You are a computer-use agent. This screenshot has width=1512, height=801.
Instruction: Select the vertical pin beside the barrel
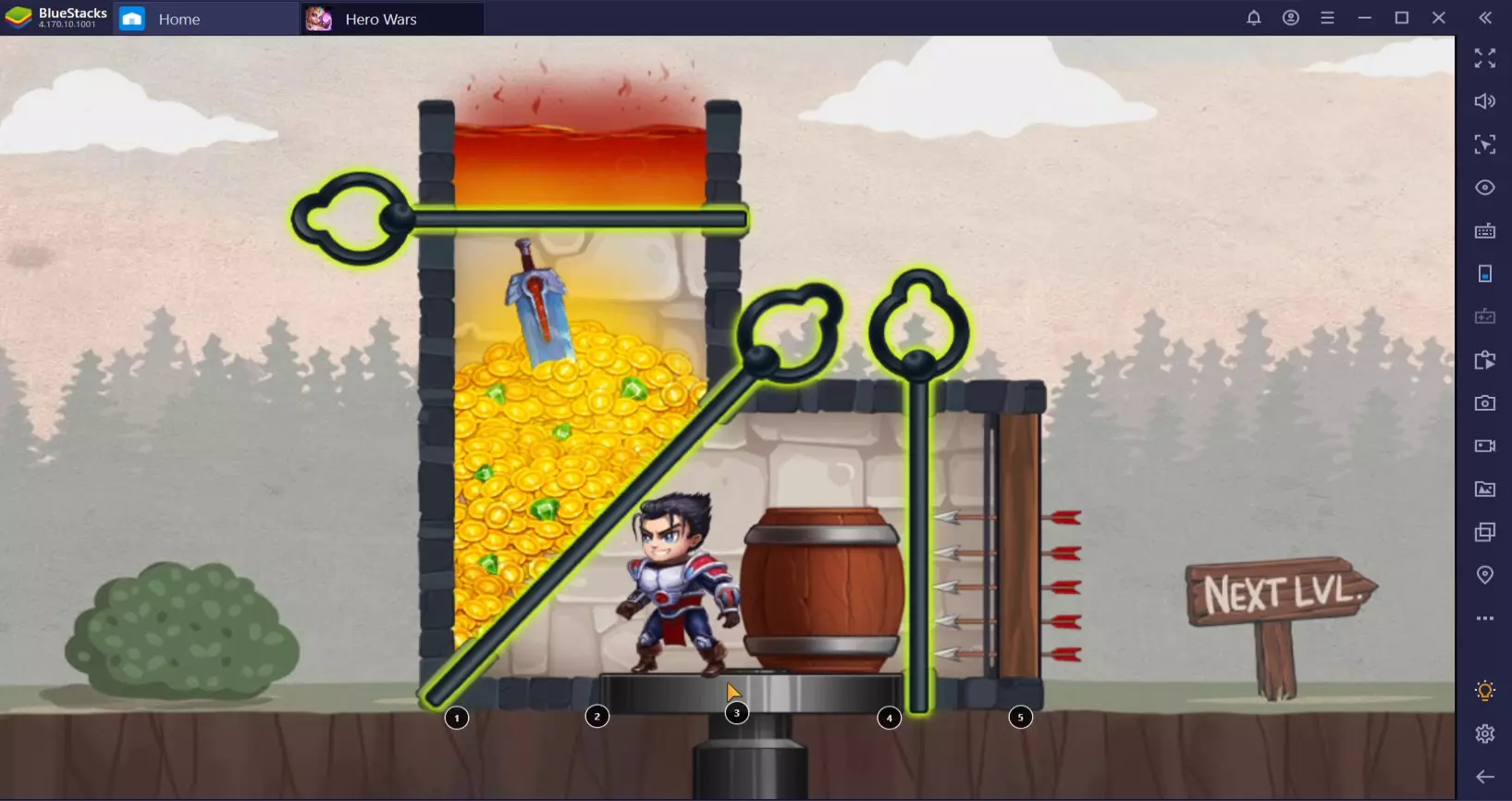[918, 326]
